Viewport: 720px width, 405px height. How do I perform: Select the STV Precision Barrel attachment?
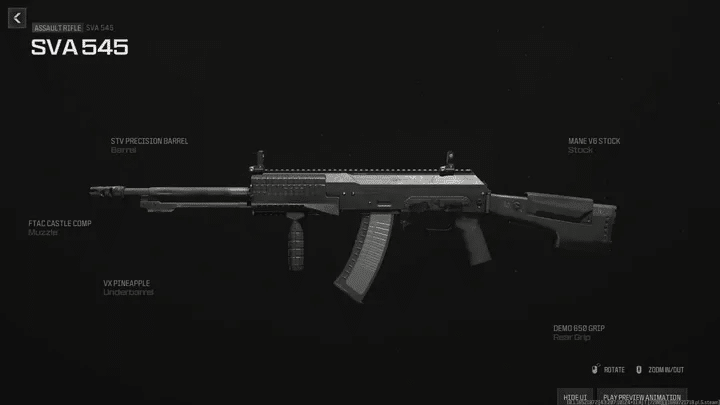click(x=149, y=141)
